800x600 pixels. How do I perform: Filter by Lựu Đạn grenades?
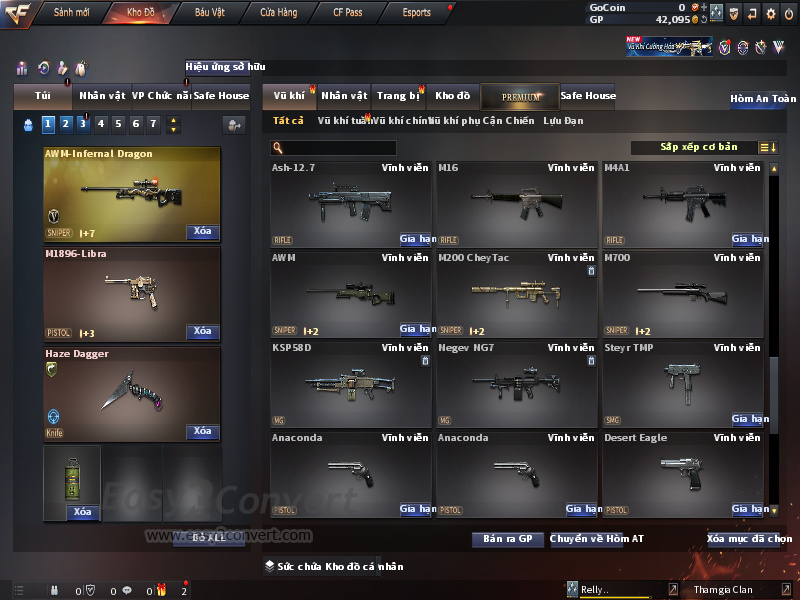(563, 121)
